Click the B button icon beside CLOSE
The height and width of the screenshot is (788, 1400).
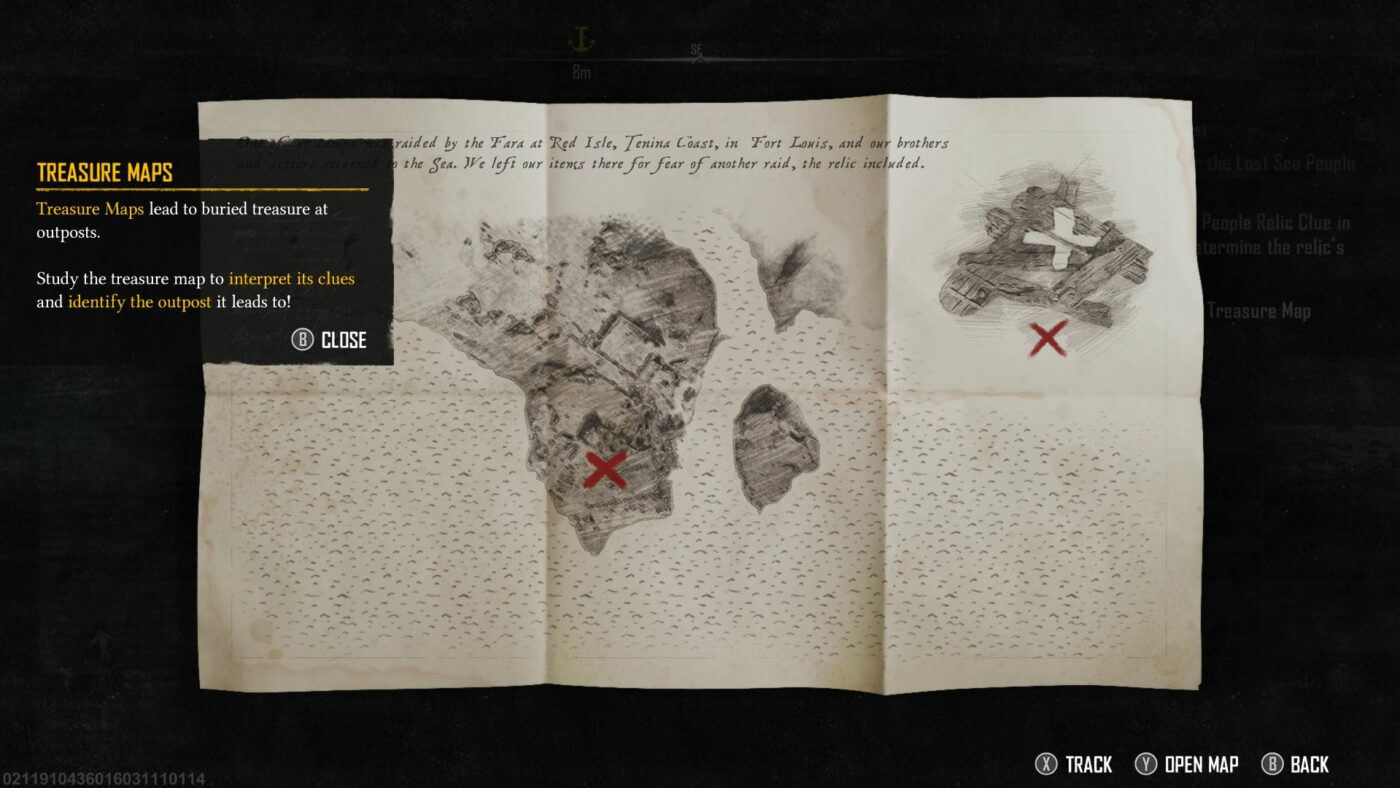point(302,340)
